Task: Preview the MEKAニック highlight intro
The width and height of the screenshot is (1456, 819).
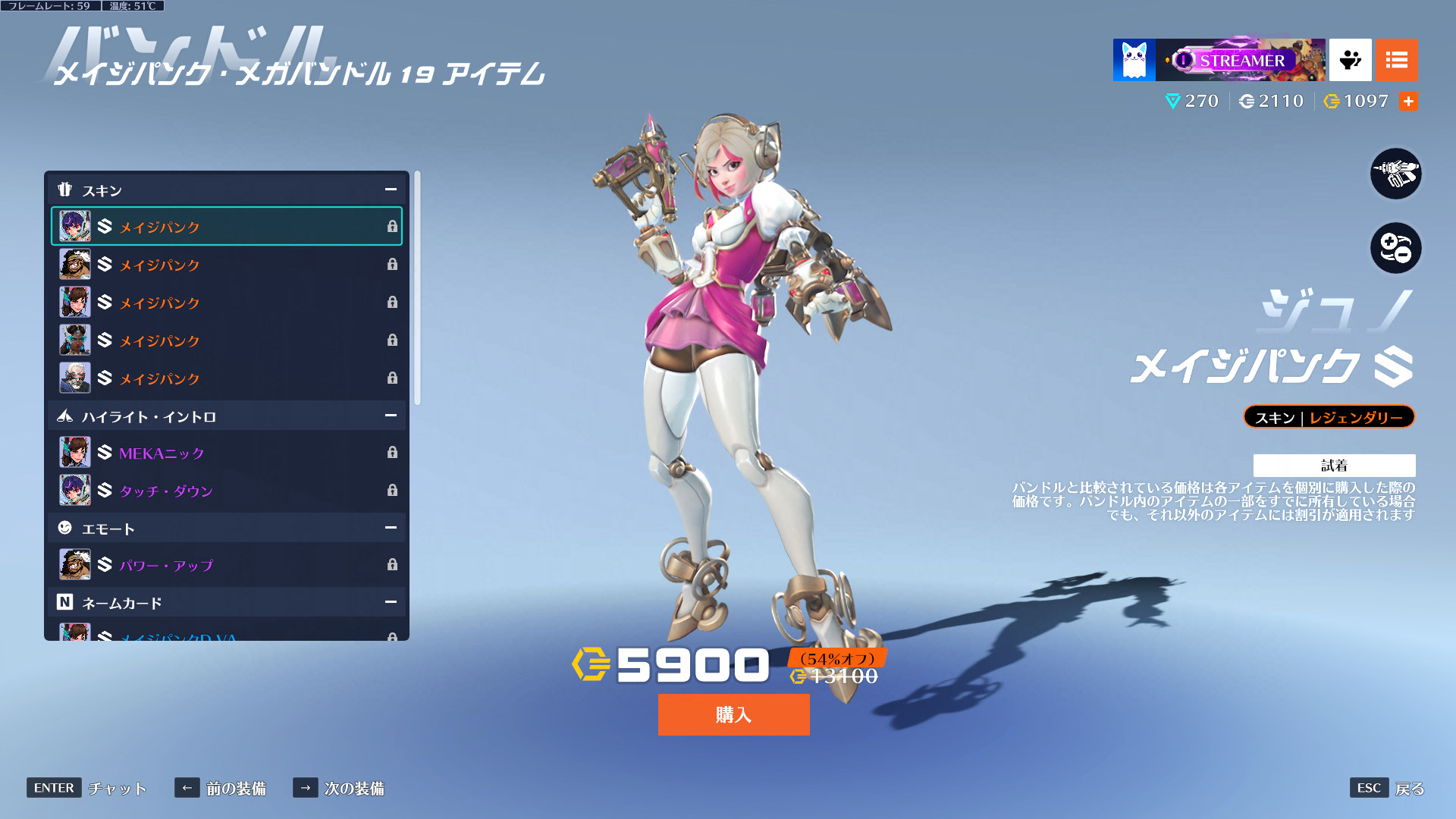Action: pyautogui.click(x=227, y=453)
